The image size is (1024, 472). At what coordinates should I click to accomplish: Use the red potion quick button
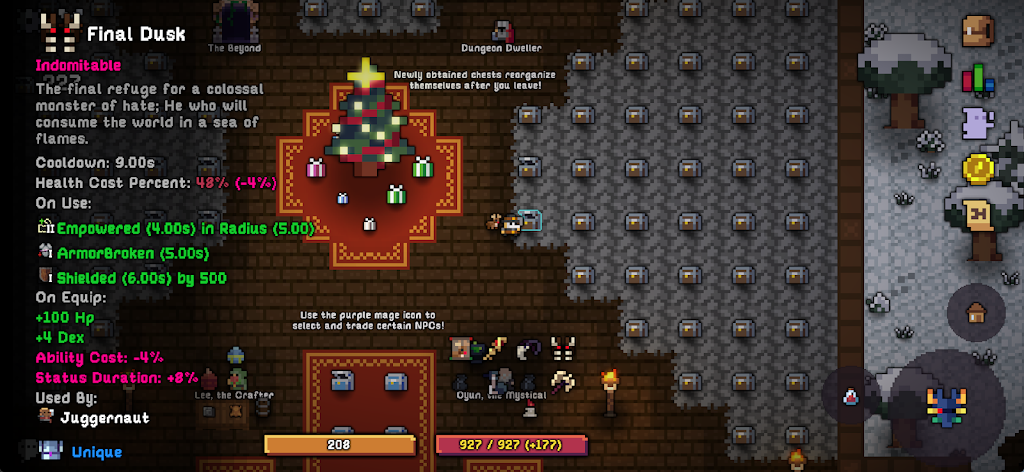coord(850,397)
